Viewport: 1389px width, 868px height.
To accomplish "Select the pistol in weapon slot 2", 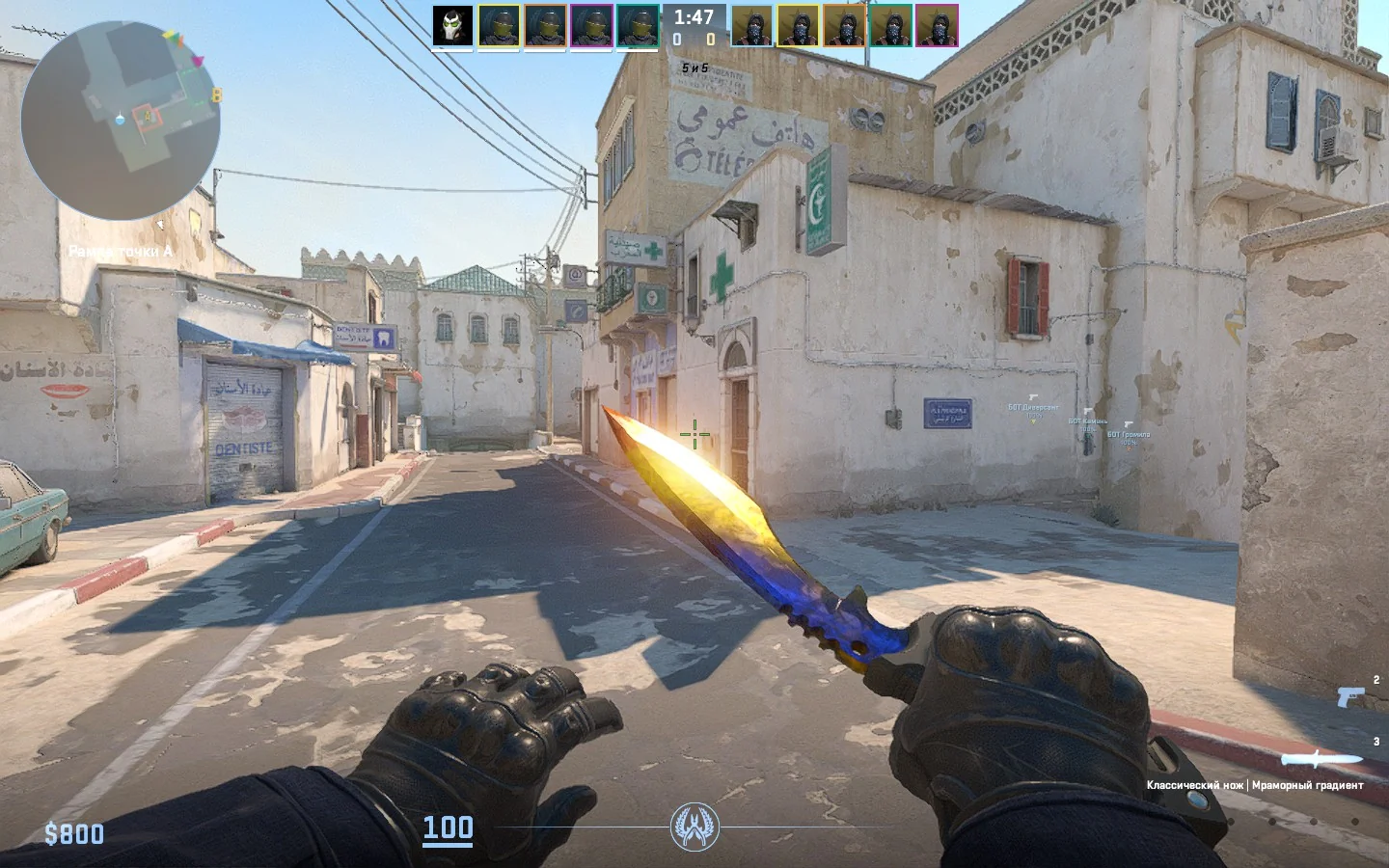I will 1351,695.
